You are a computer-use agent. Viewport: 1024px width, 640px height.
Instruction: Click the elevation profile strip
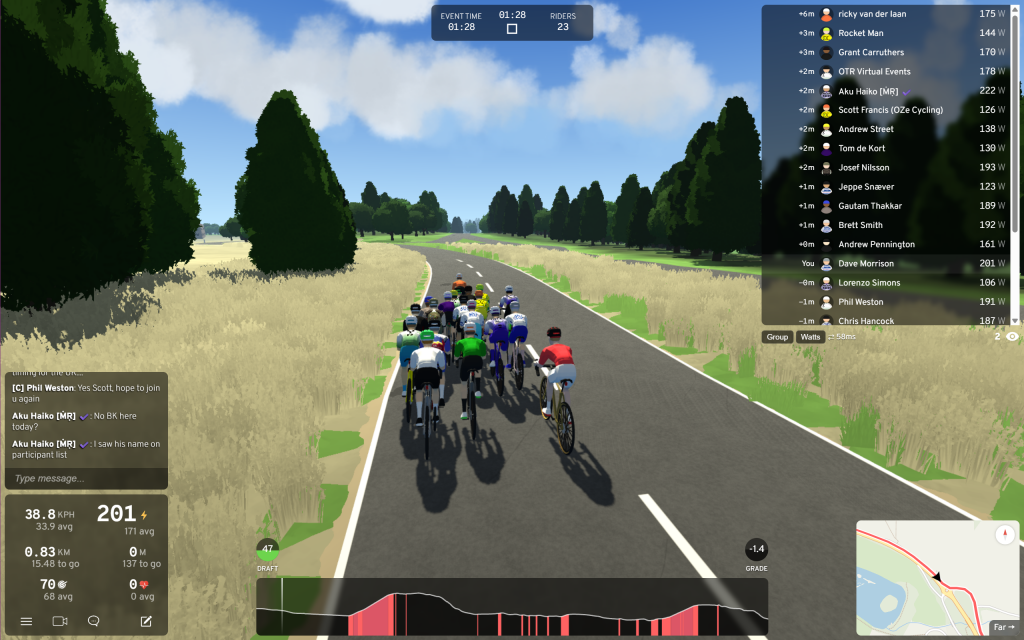tap(512, 607)
